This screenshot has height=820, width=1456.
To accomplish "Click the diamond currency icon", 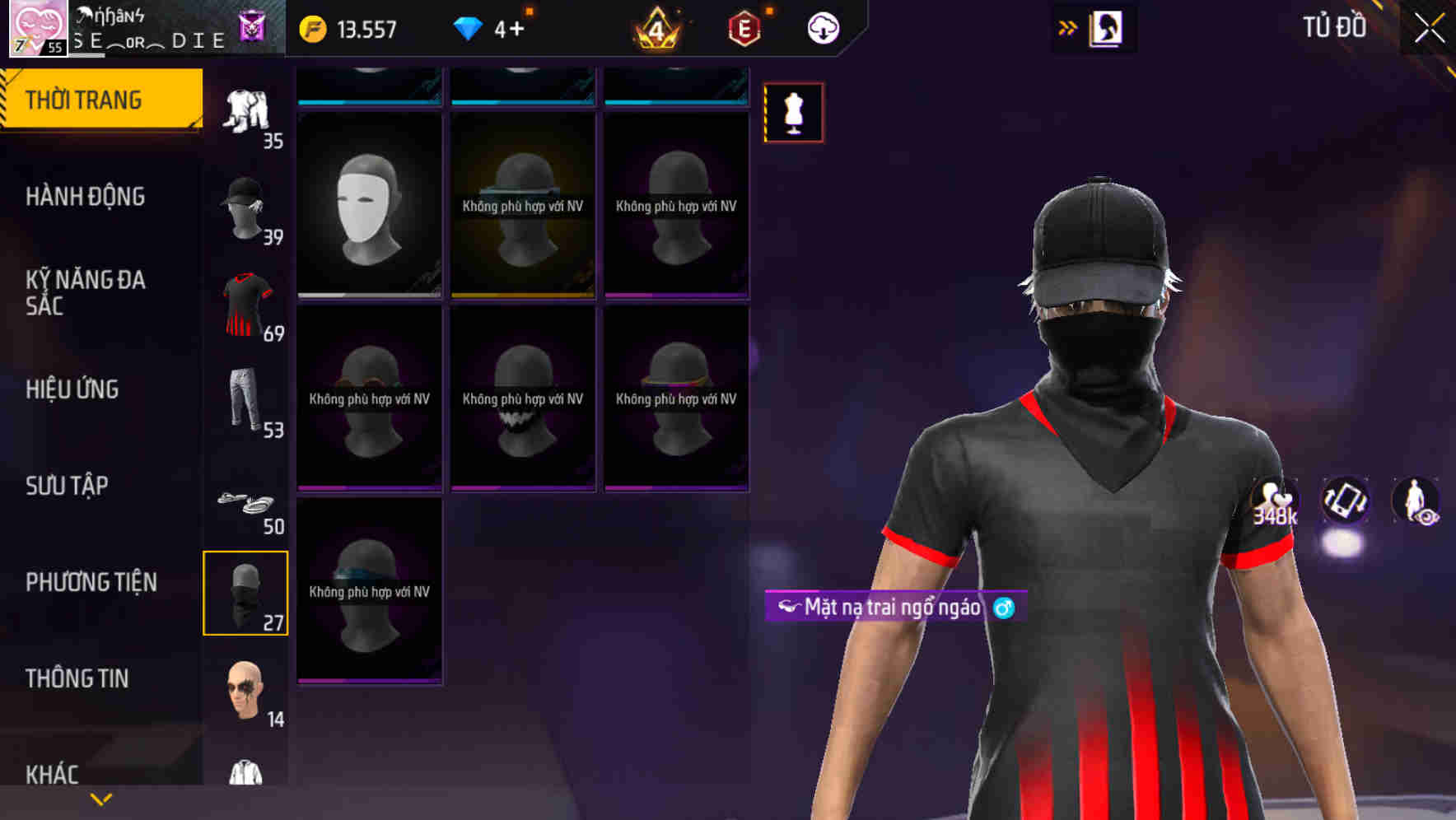I will coord(469,27).
